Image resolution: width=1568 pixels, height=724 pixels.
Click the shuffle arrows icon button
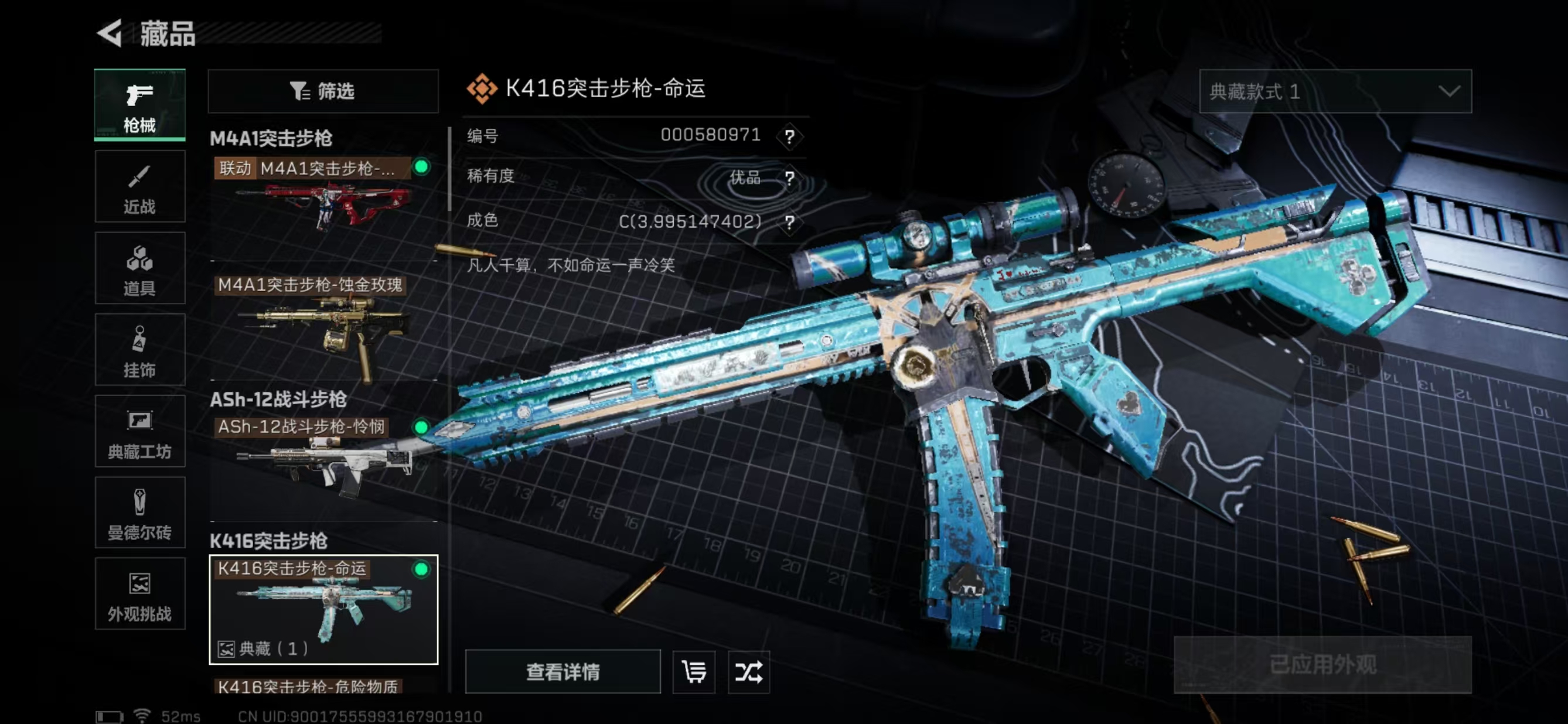tap(749, 672)
